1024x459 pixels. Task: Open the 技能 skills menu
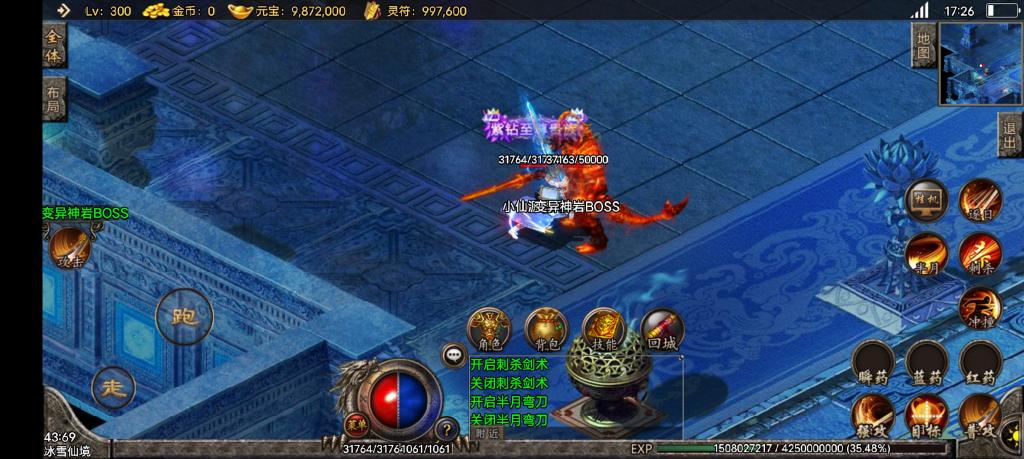coord(604,329)
